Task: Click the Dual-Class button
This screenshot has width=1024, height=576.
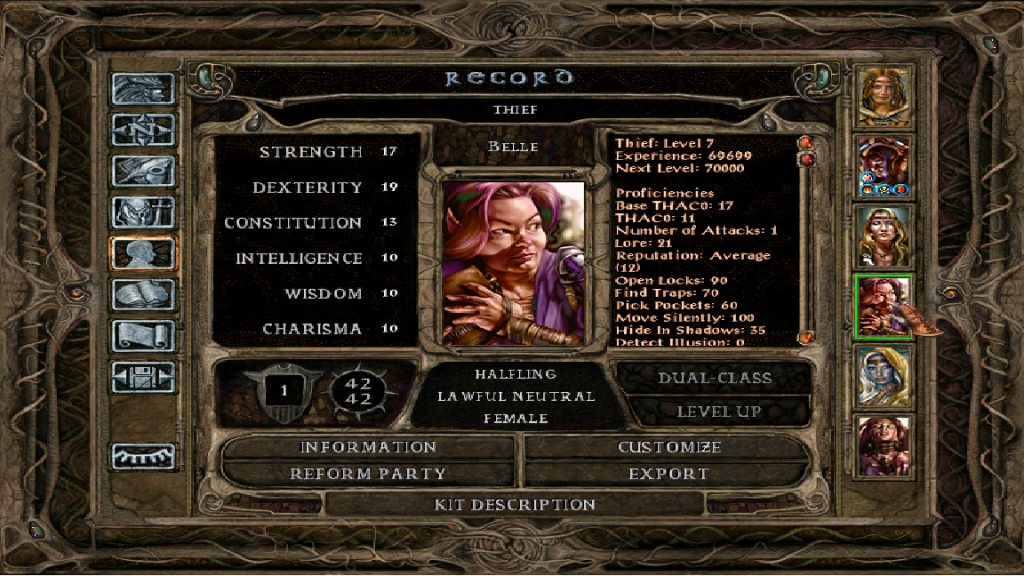Action: click(714, 378)
